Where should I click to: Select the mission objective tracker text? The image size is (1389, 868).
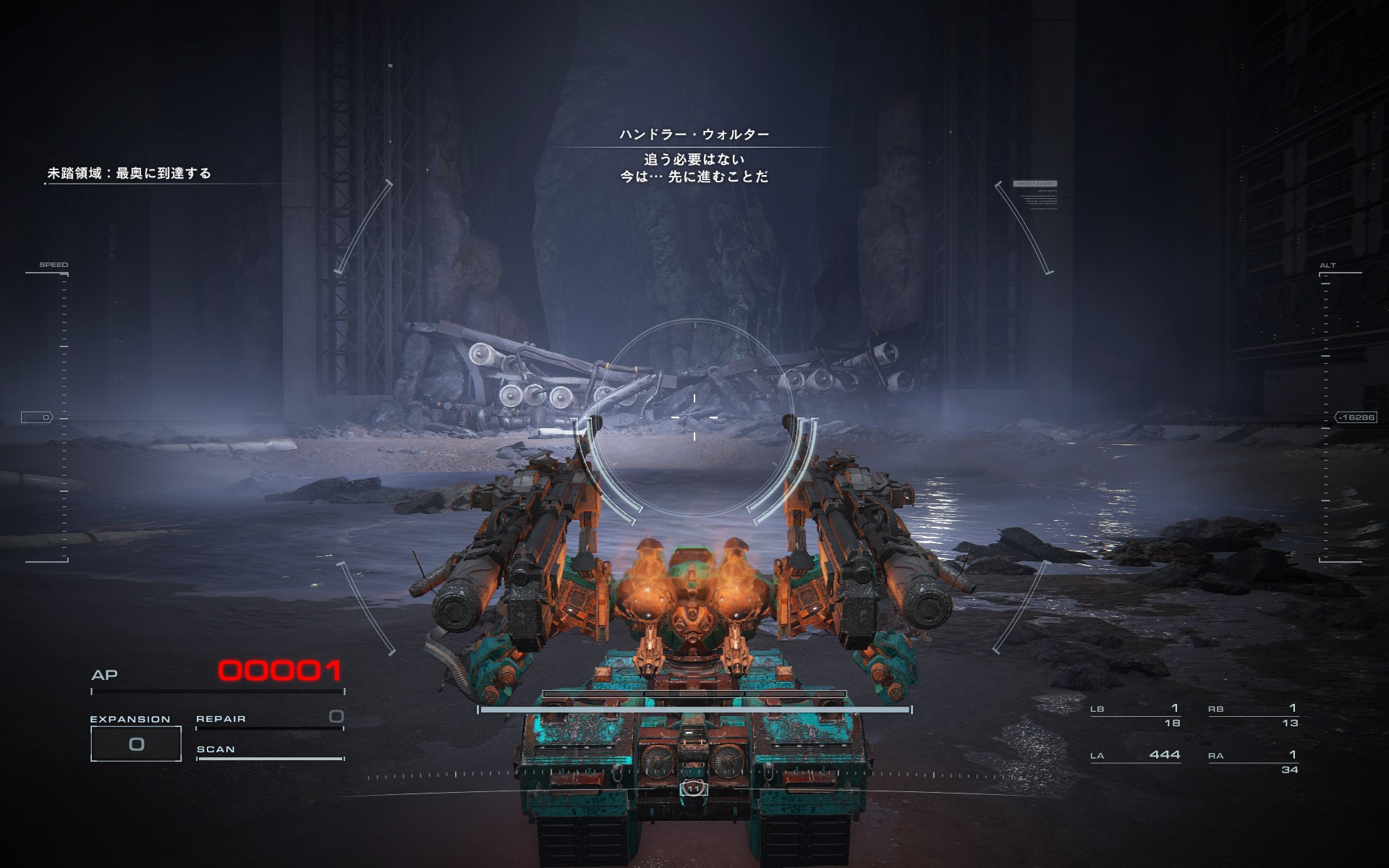(129, 174)
